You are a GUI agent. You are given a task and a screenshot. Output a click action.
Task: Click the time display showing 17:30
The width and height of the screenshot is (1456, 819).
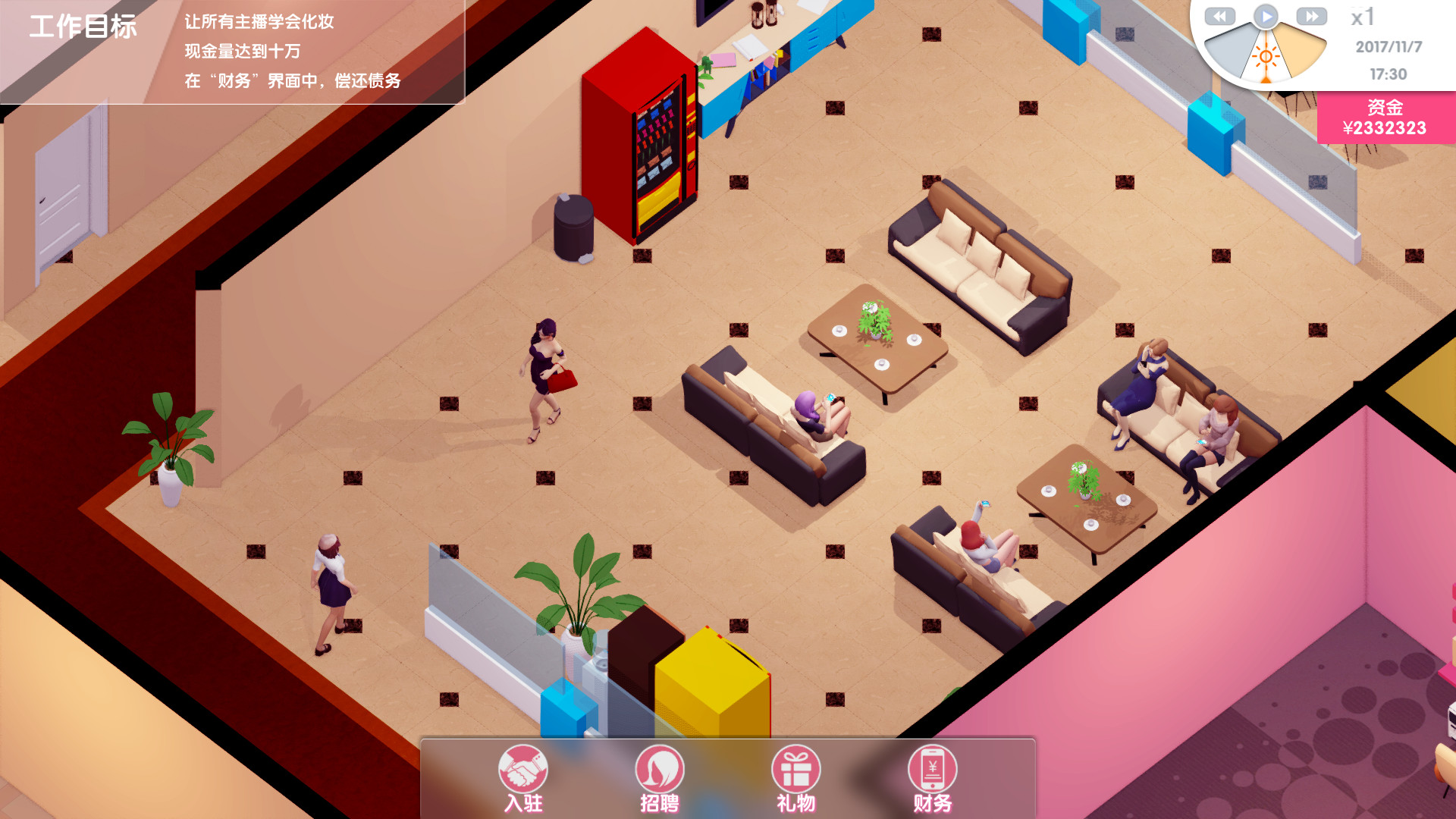(1389, 74)
